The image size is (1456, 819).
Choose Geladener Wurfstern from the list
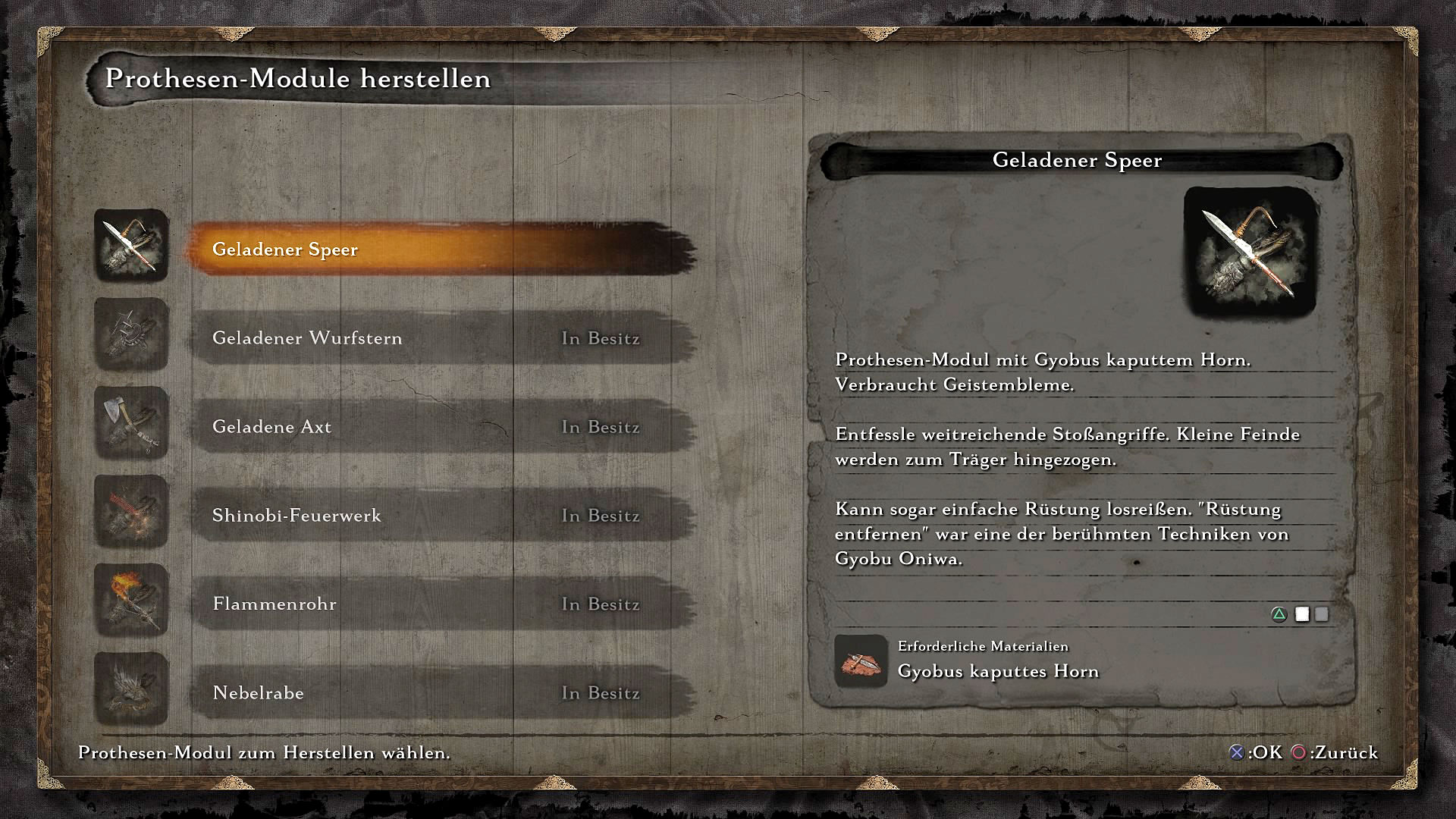pos(440,337)
